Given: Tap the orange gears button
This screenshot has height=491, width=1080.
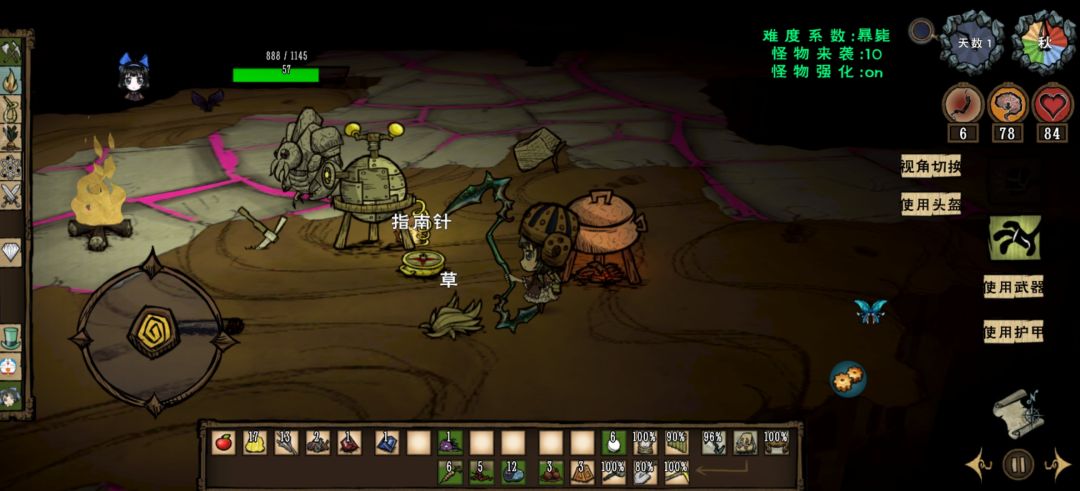Looking at the screenshot, I should (x=848, y=378).
